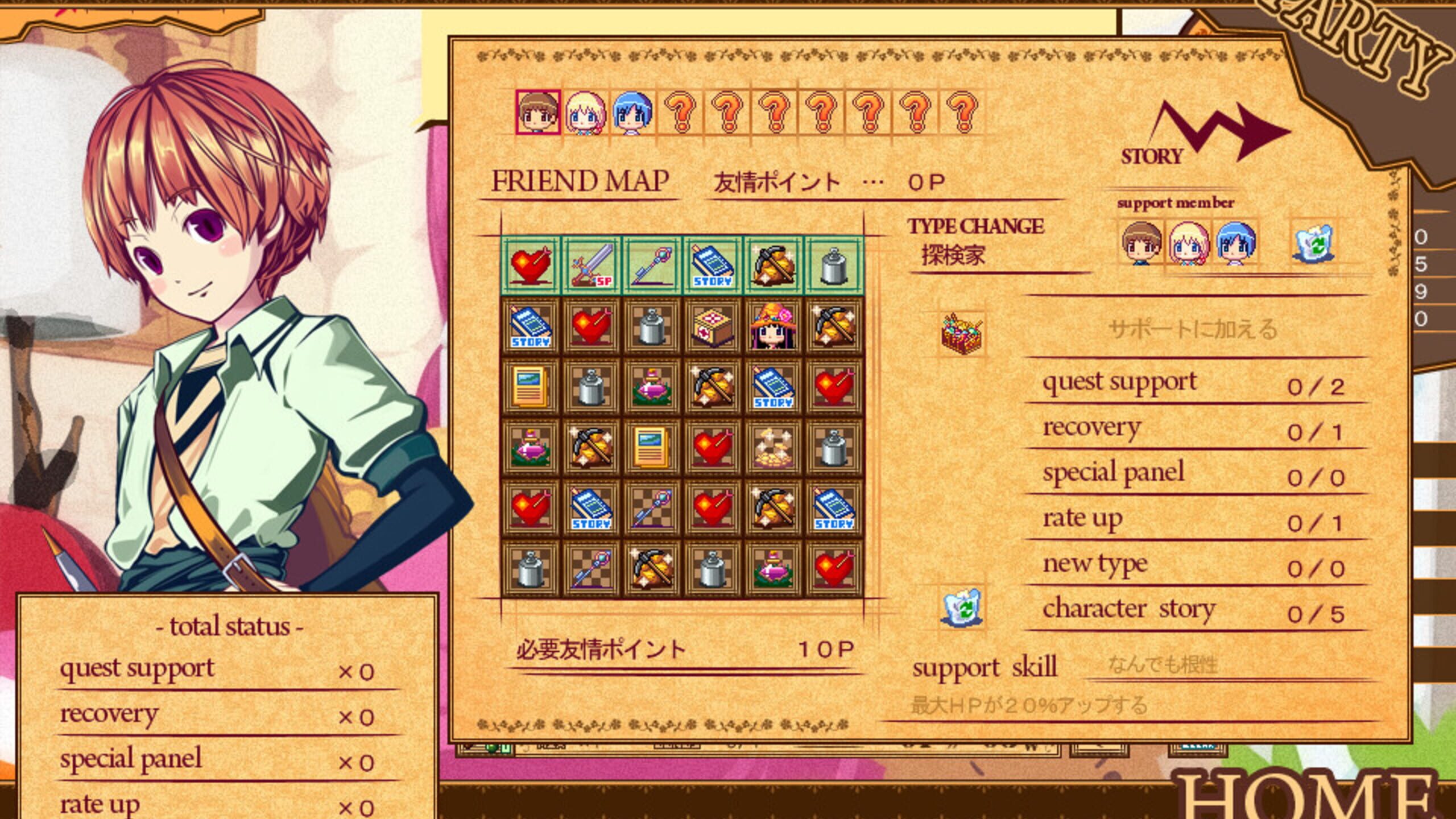Select the sword SP panel on the friend map

(591, 265)
